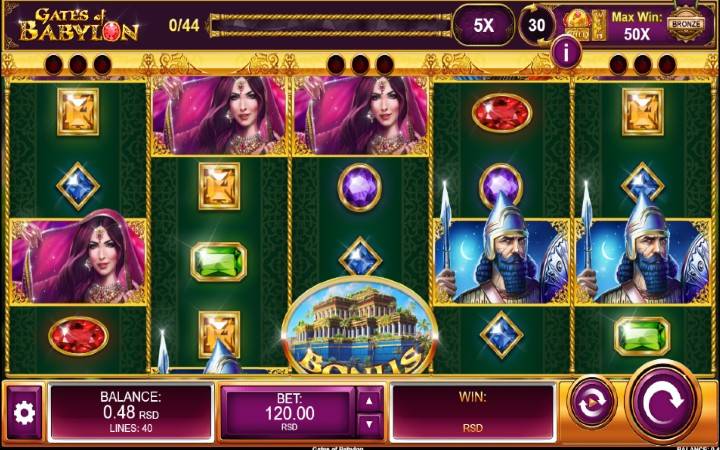Screen dimensions: 720x450
Task: Spin the reels with the large arrow button
Action: 662,402
